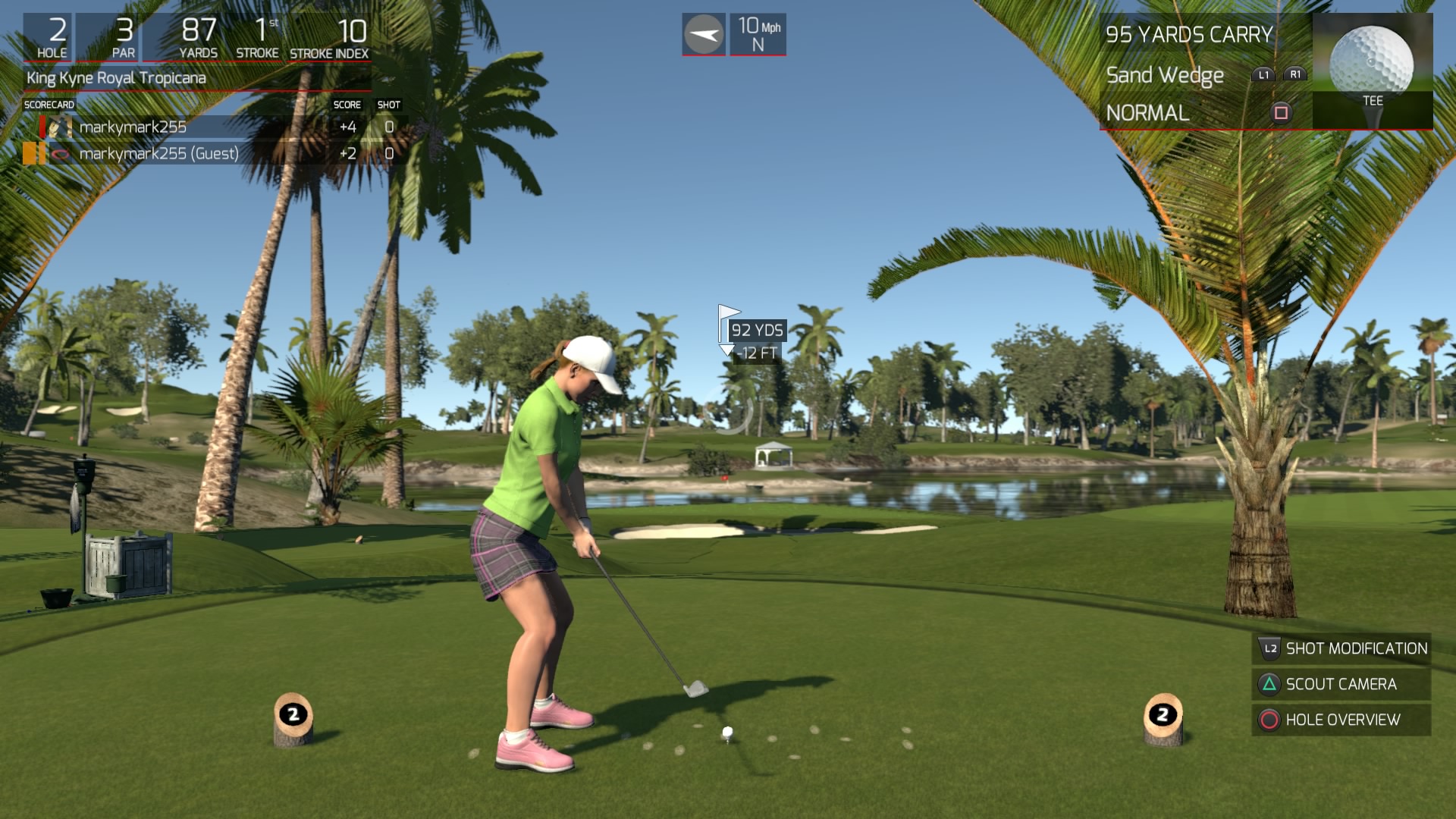1456x819 pixels.
Task: Select the SCORE column header
Action: click(x=348, y=105)
